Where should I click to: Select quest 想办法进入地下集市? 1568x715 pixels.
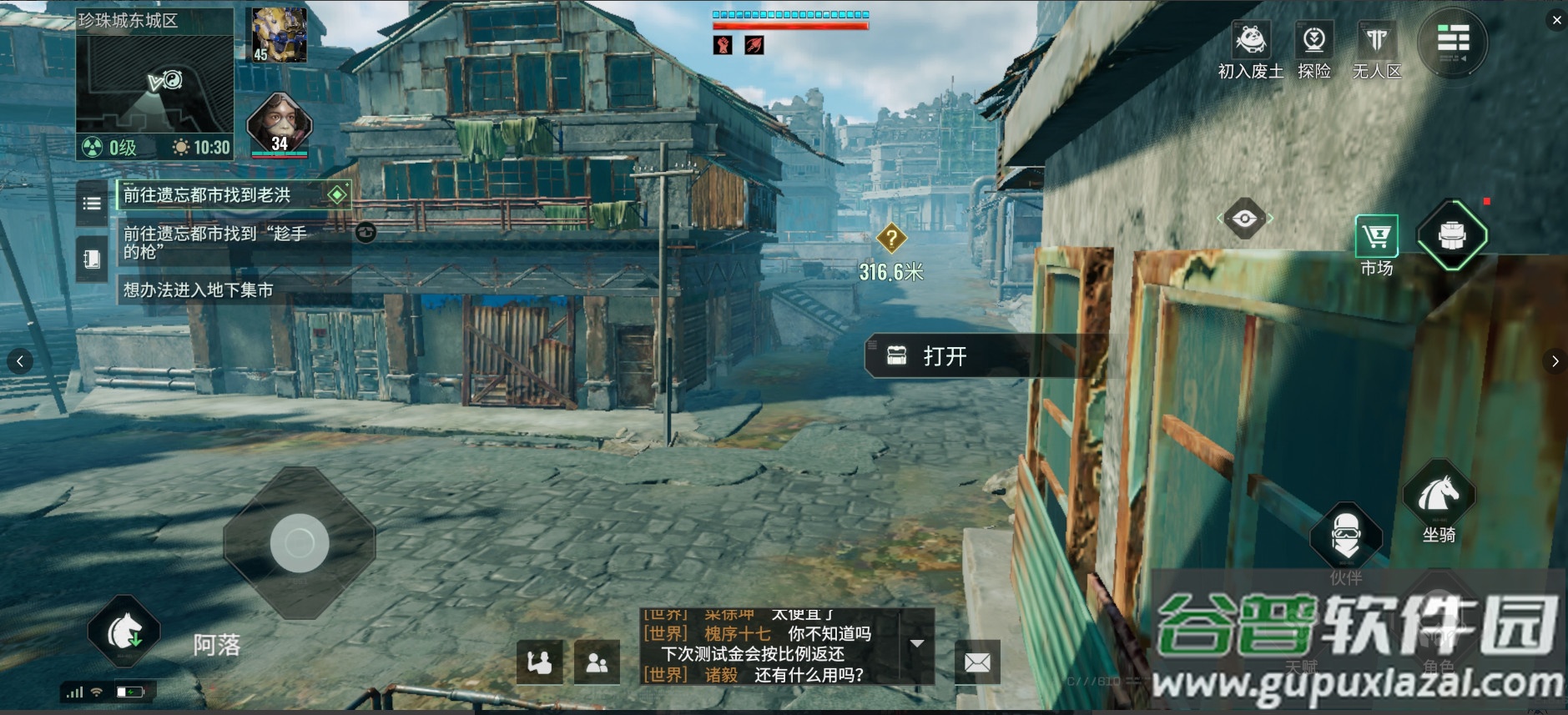click(x=199, y=290)
